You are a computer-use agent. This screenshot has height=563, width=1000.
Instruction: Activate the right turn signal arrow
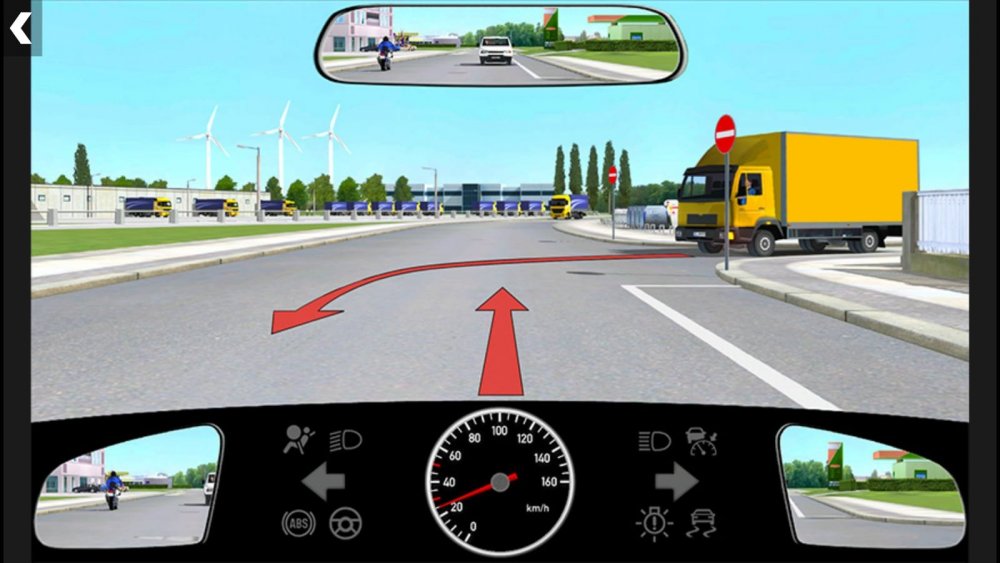(x=676, y=482)
